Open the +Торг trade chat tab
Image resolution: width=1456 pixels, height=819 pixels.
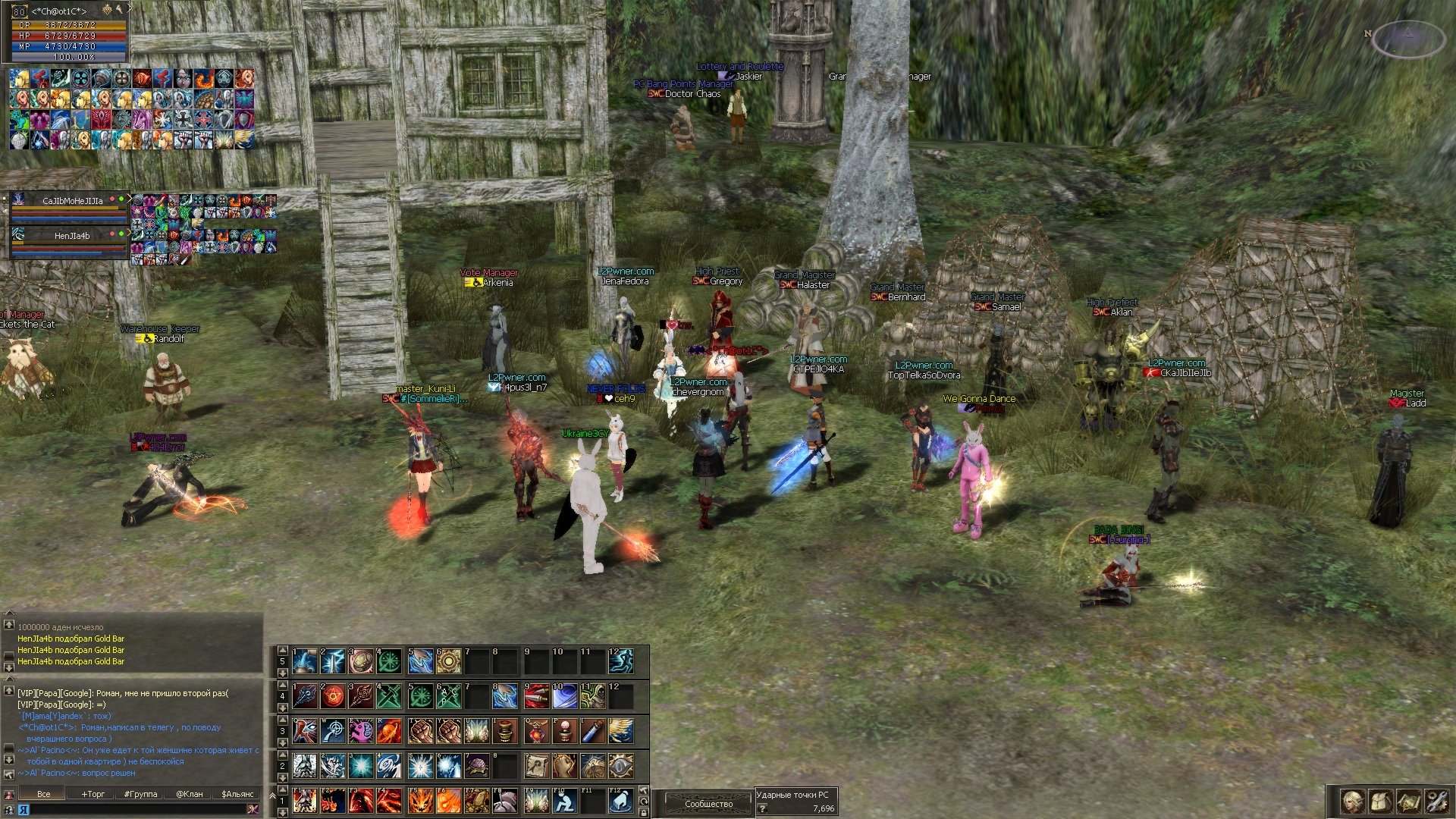pos(93,794)
